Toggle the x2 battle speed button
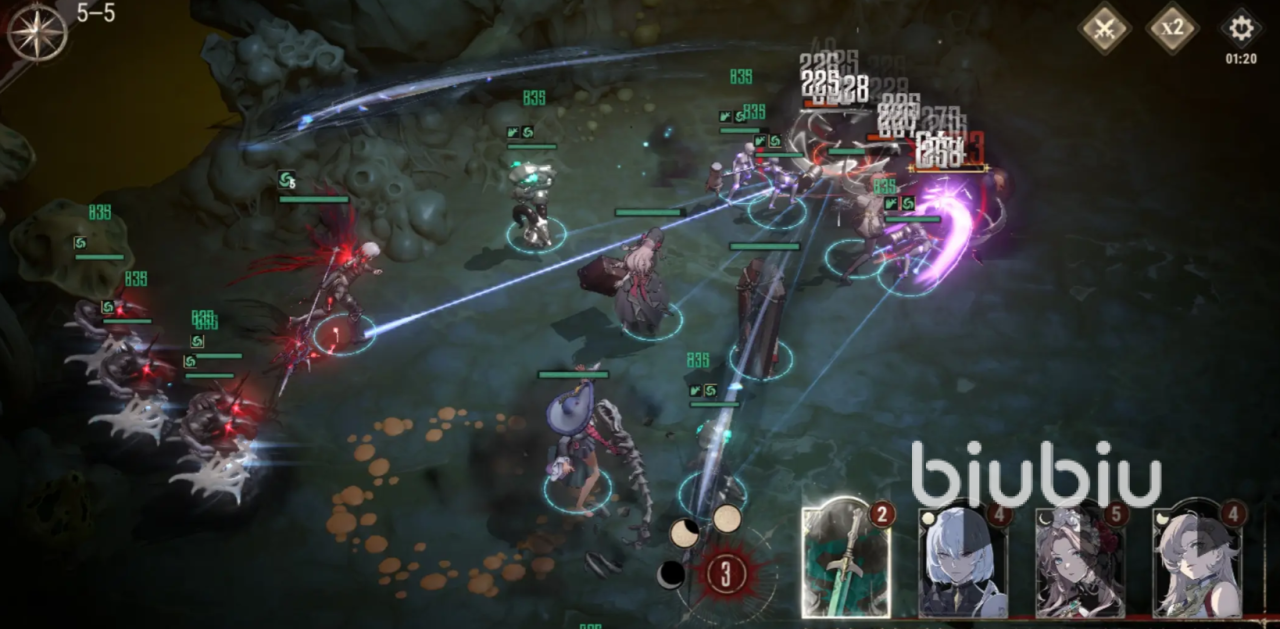 pos(1172,28)
